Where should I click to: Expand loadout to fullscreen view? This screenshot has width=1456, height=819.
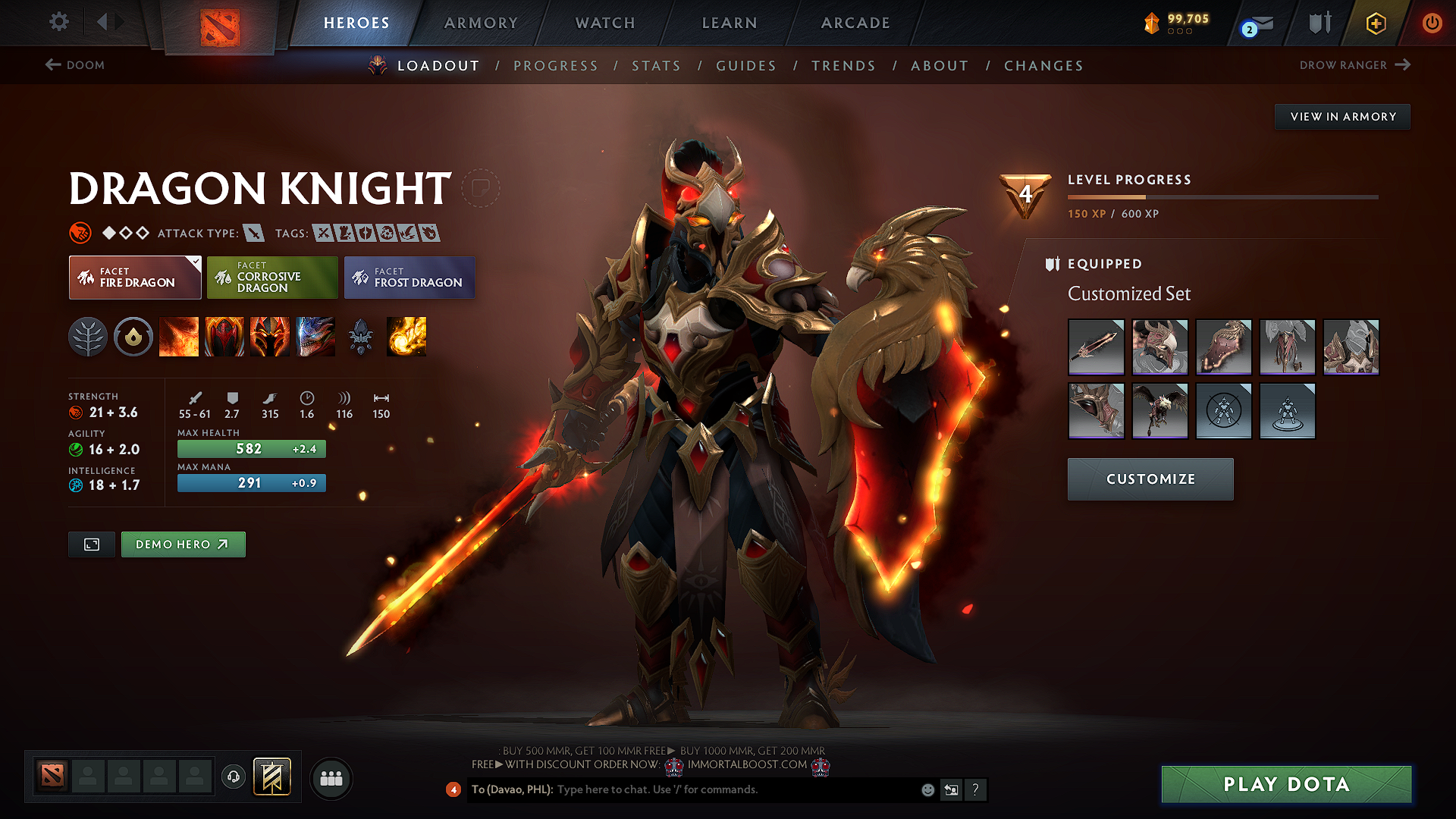(91, 544)
